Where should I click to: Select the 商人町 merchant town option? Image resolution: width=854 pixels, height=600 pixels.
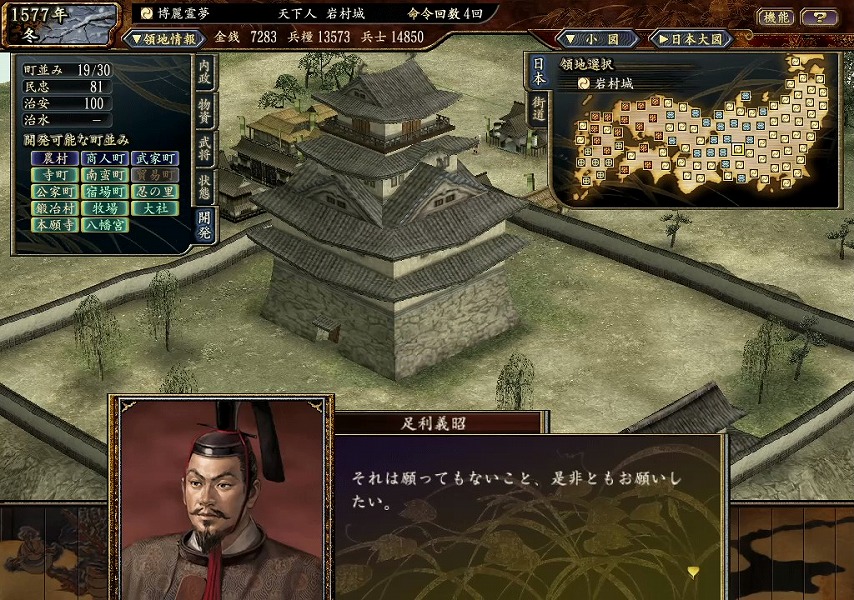(x=105, y=158)
